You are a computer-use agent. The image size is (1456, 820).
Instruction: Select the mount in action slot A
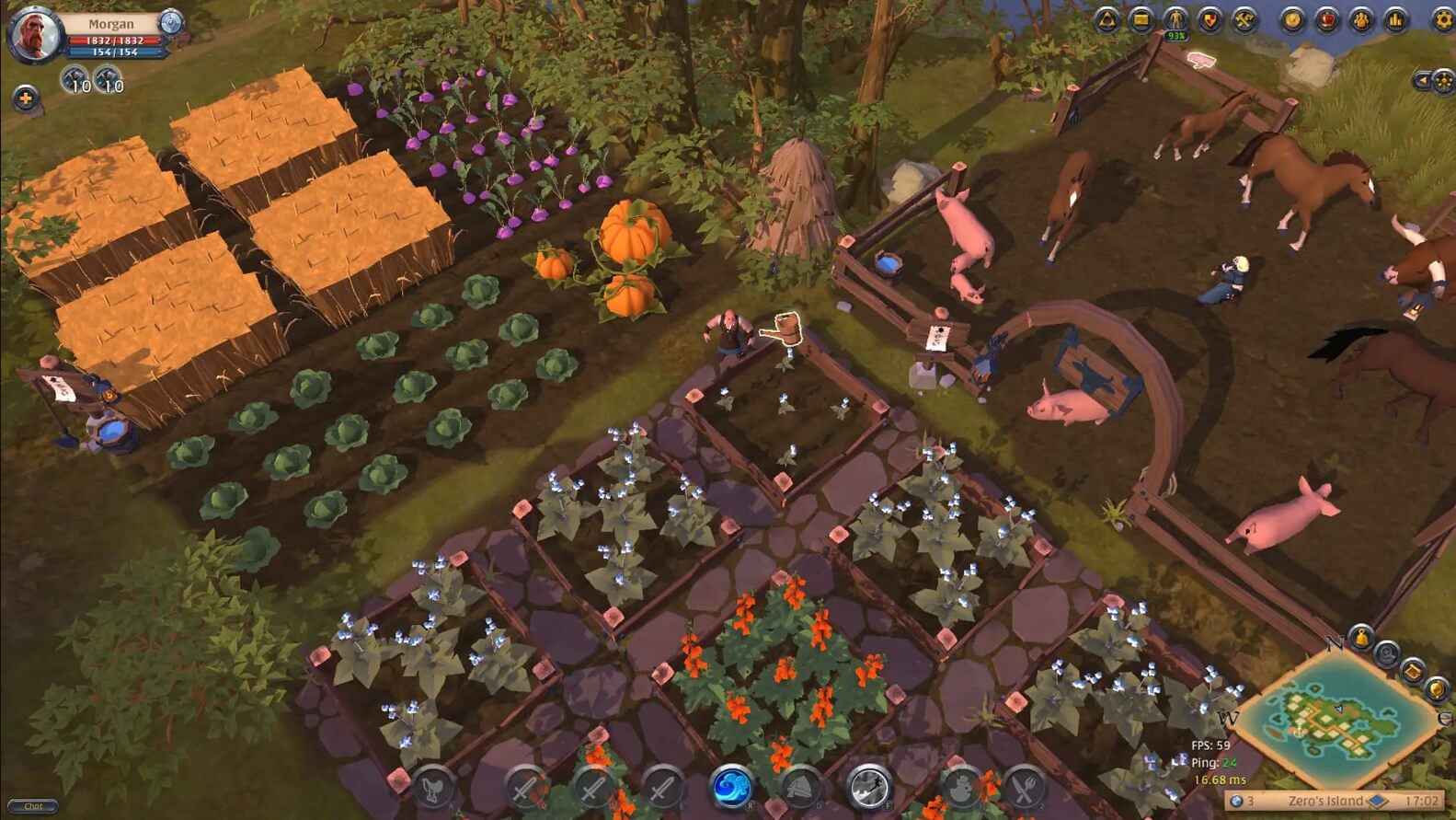pyautogui.click(x=433, y=788)
